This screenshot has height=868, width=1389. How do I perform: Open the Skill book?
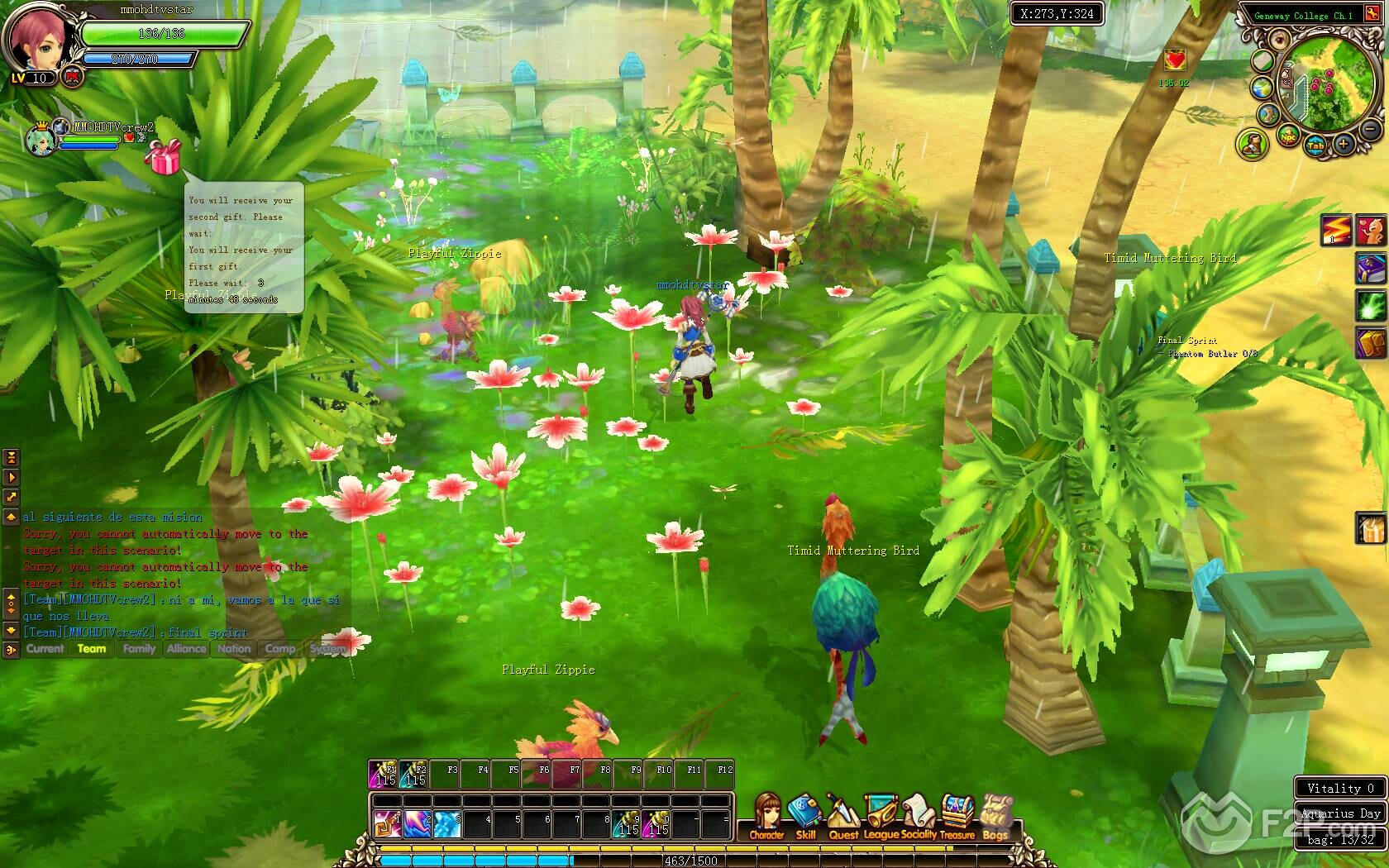pyautogui.click(x=804, y=814)
